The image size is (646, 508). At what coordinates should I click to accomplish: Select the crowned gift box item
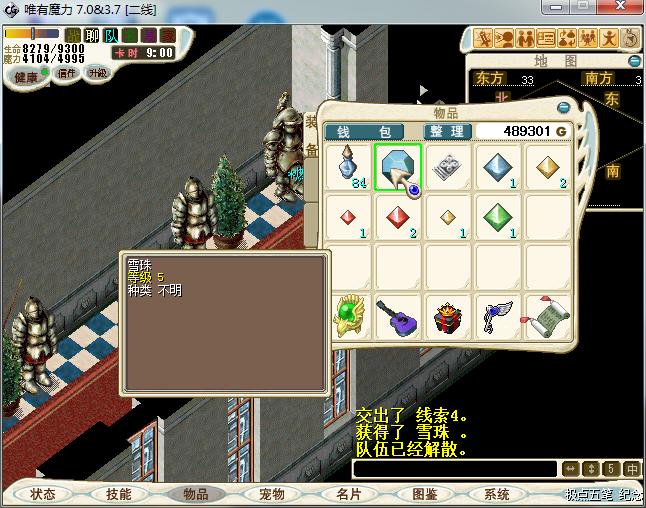click(x=447, y=316)
